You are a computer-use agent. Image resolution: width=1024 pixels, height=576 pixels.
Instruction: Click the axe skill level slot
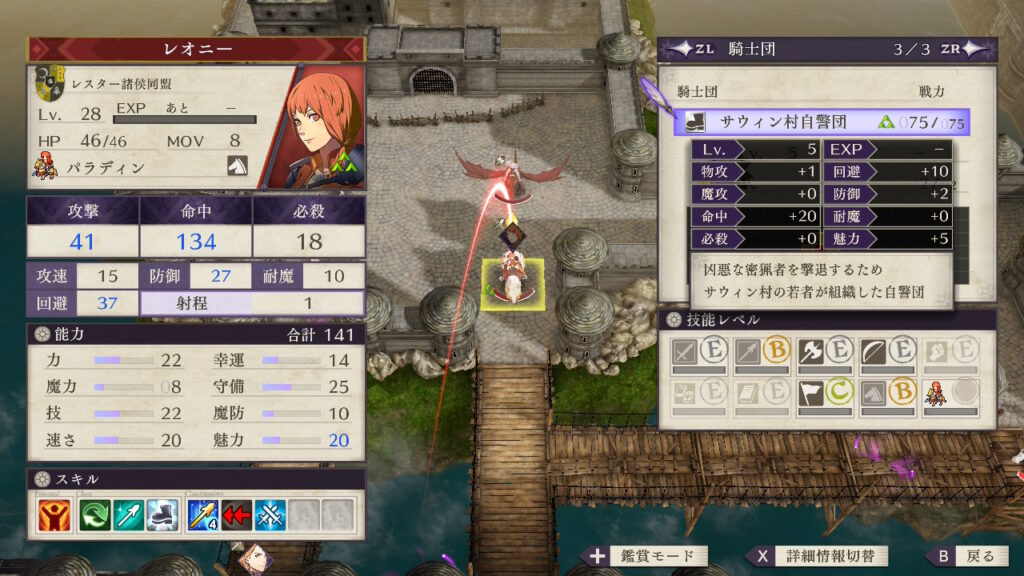point(823,352)
